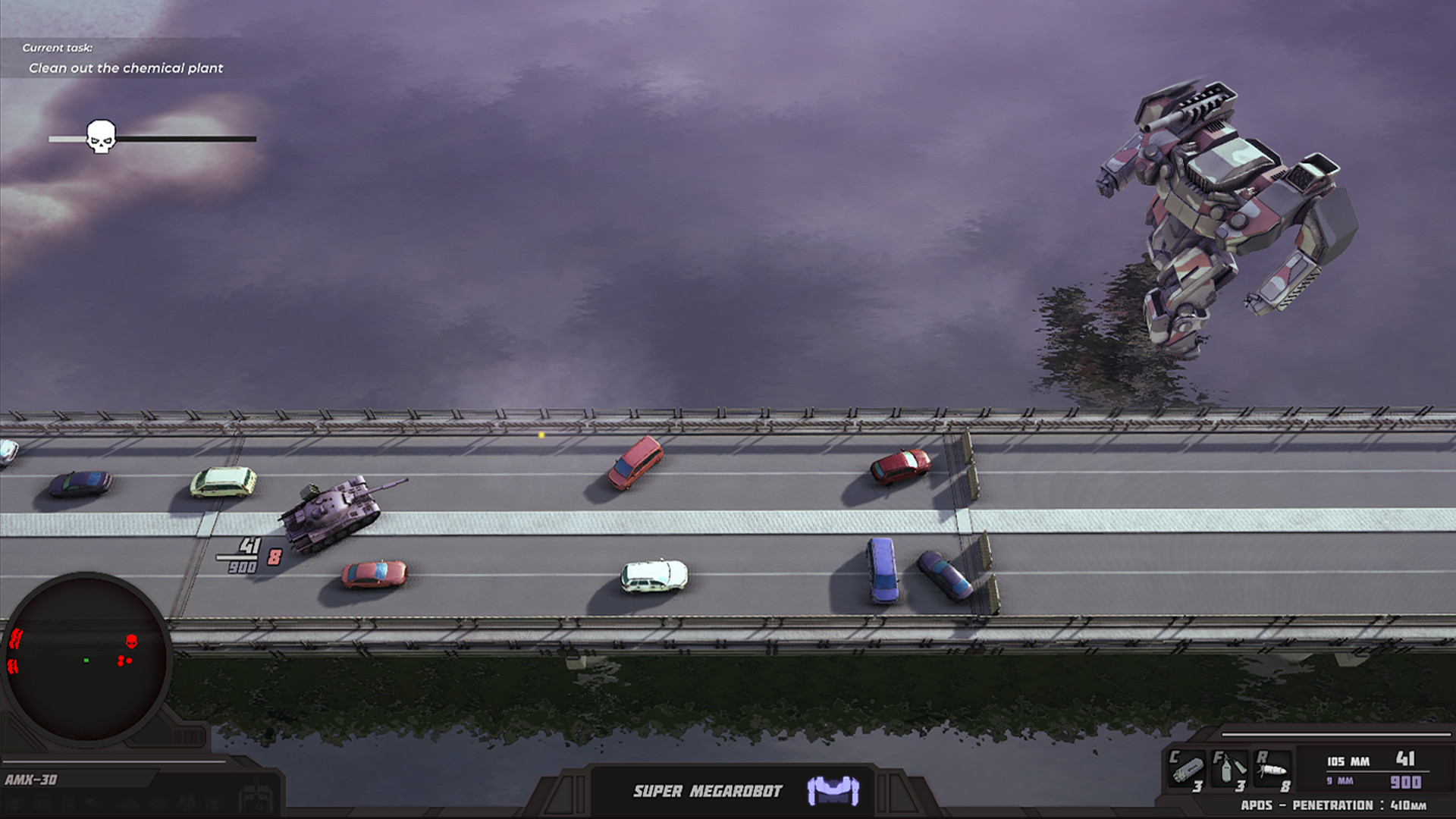This screenshot has height=819, width=1456.
Task: Toggle the 105 MM ammo counter showing 41
Action: pyautogui.click(x=1370, y=761)
